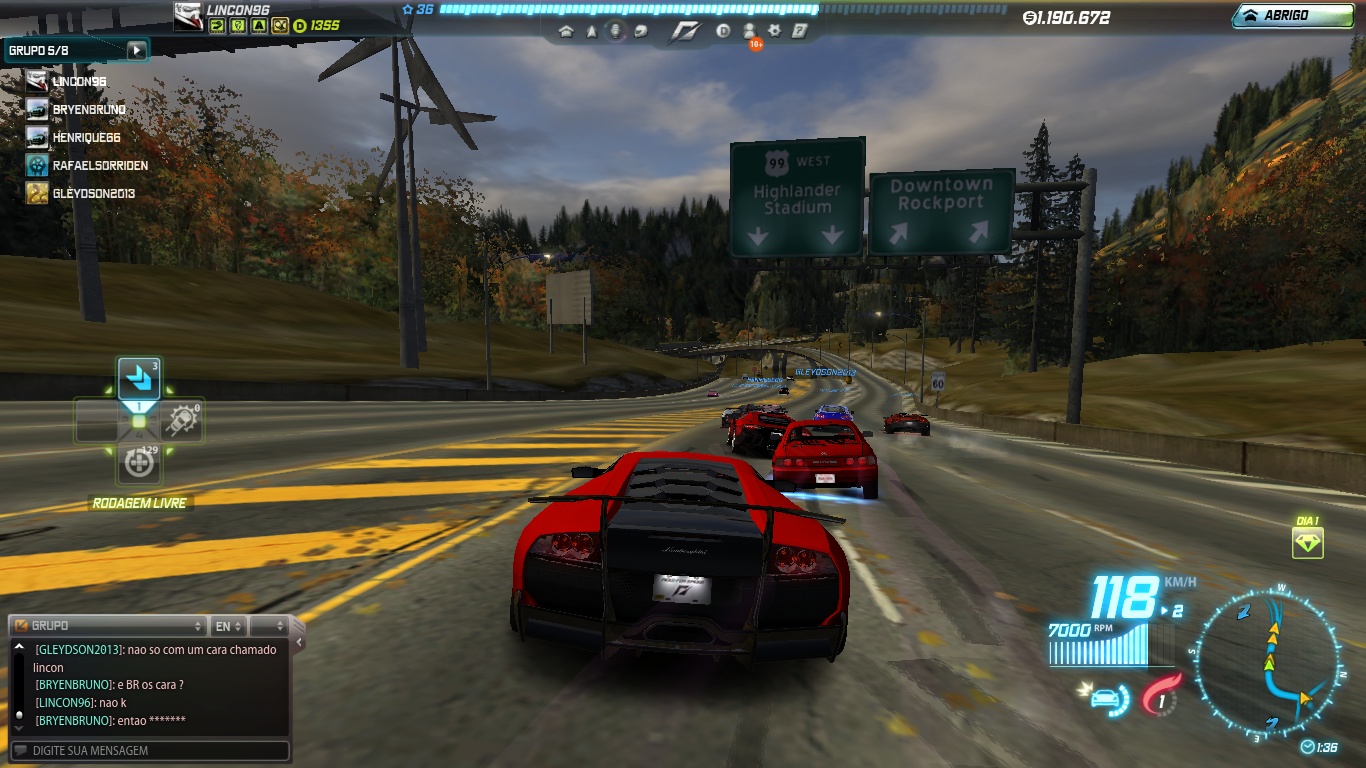Activate the instant cooldown plus power-up
This screenshot has width=1366, height=768.
click(x=138, y=463)
